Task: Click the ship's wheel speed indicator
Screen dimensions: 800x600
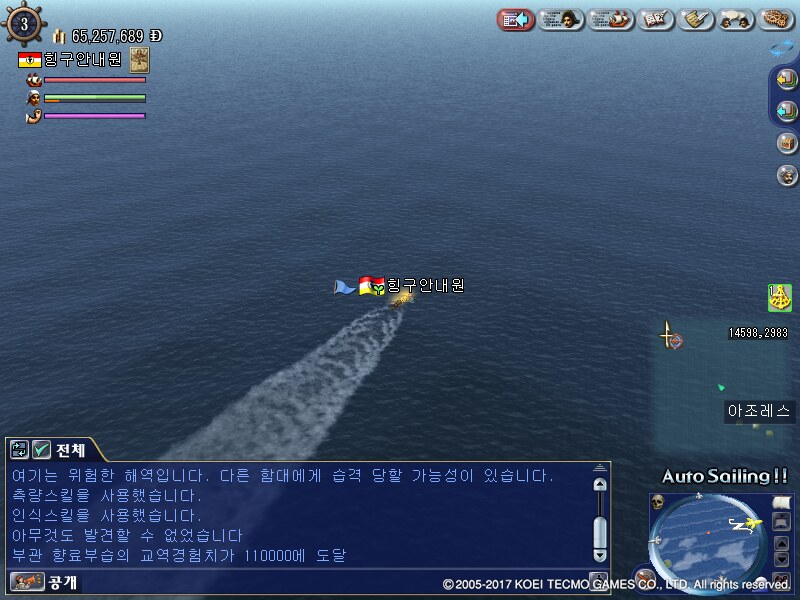Action: click(24, 23)
